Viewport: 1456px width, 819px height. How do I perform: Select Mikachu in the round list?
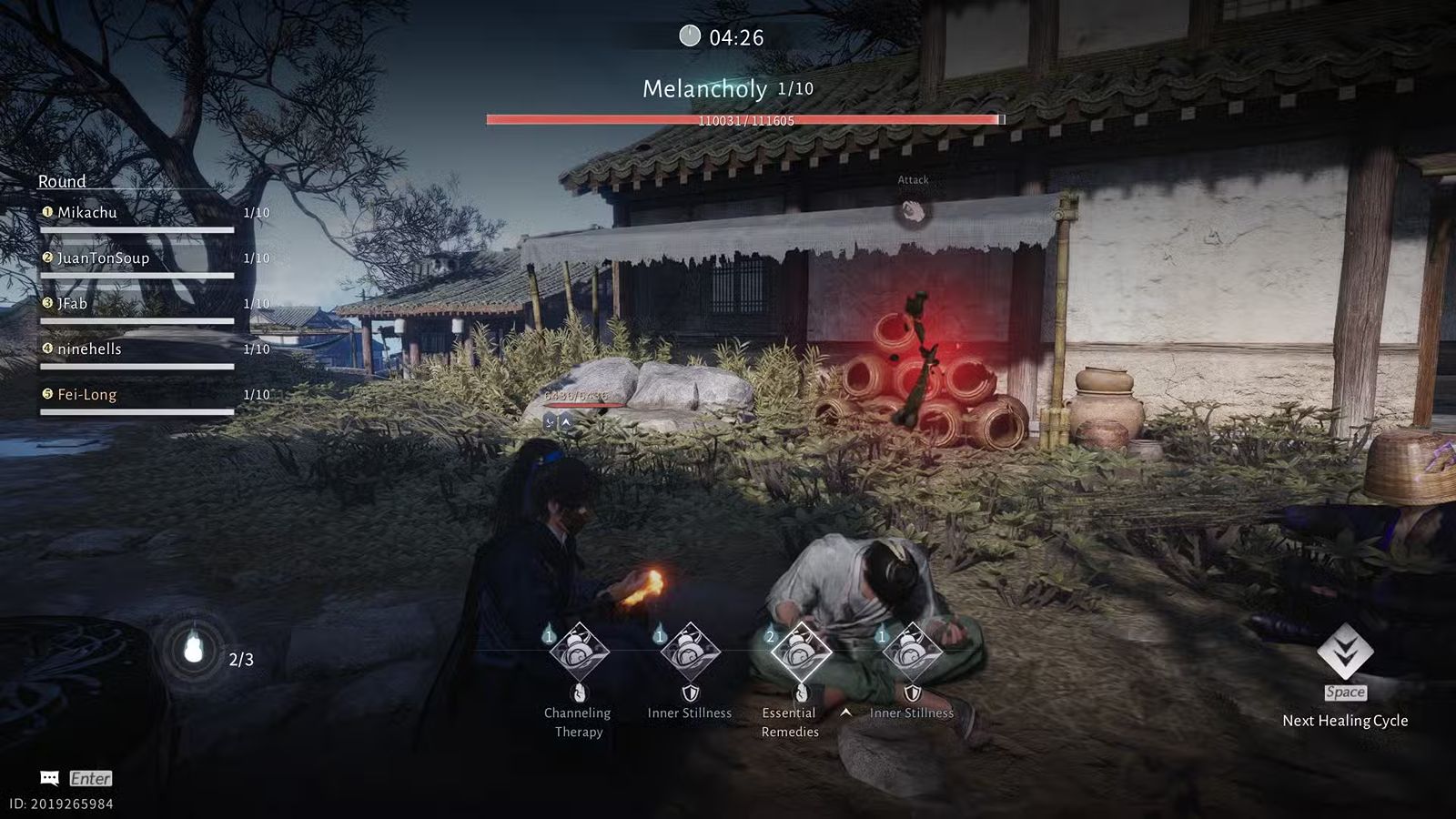[x=87, y=213]
